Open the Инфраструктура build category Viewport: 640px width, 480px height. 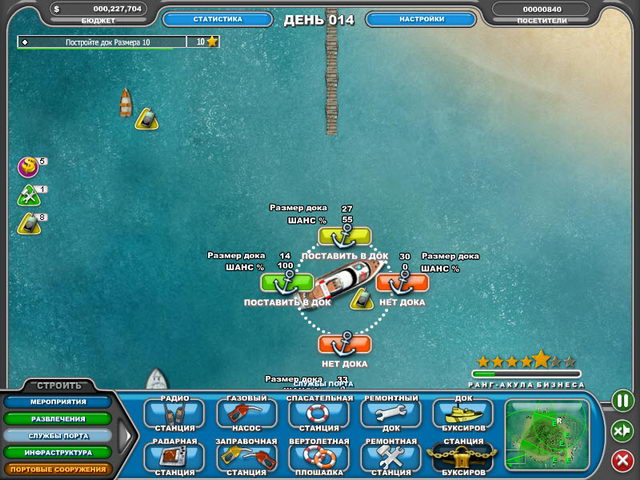tap(57, 451)
